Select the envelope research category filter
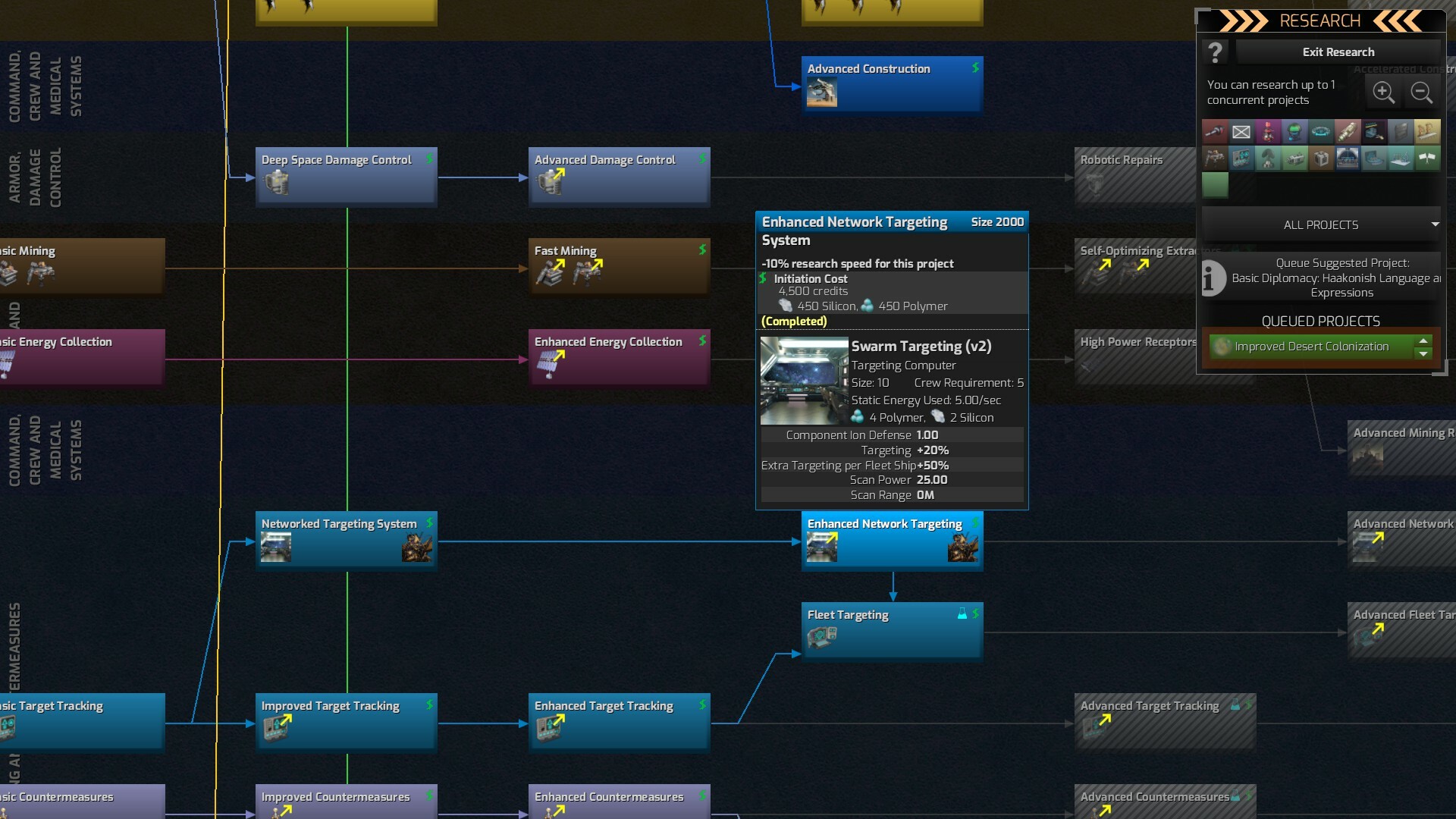Screen dimensions: 1456x819 point(1241,132)
